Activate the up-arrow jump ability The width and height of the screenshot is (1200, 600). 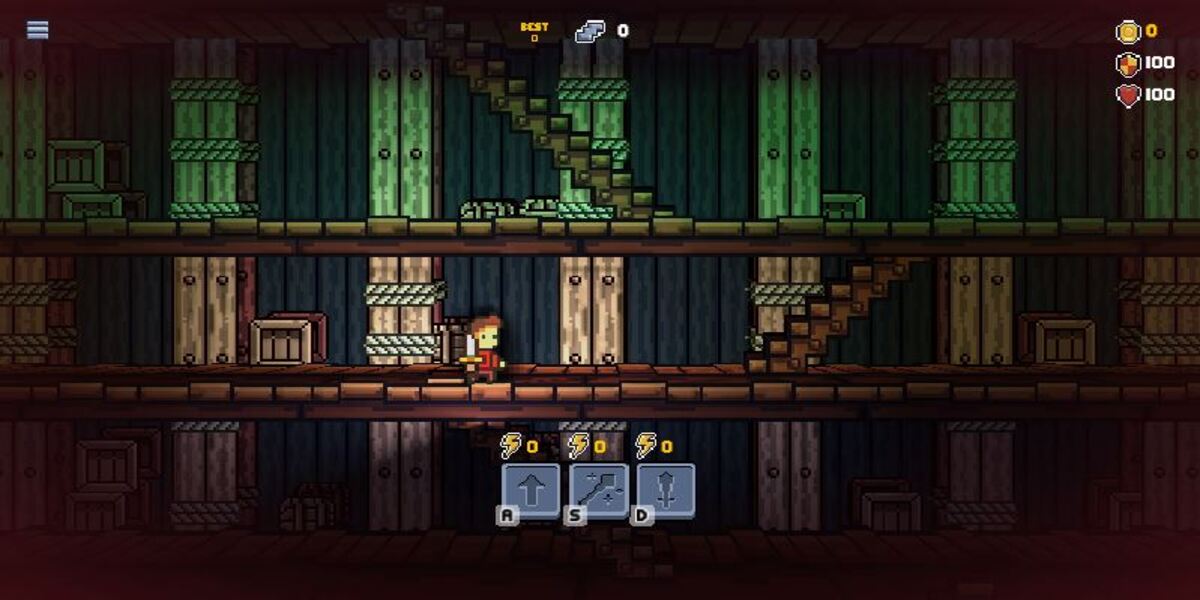point(530,490)
